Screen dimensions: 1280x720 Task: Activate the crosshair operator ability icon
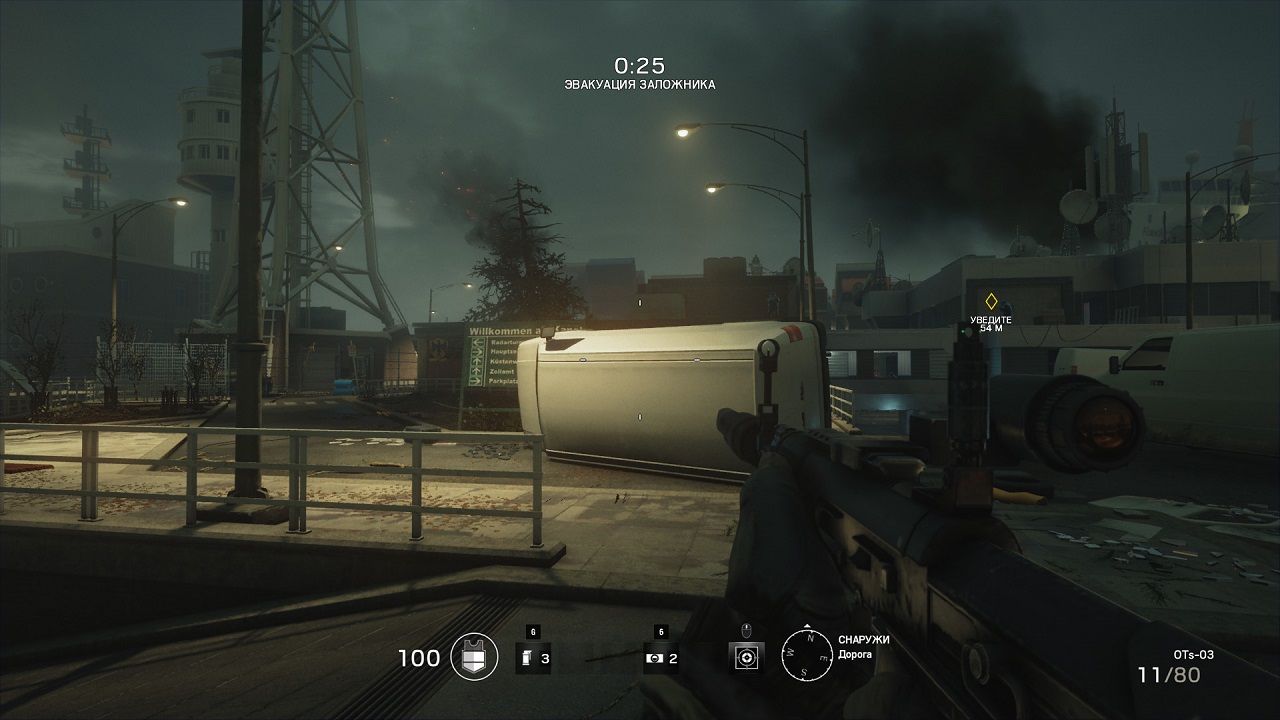click(746, 657)
